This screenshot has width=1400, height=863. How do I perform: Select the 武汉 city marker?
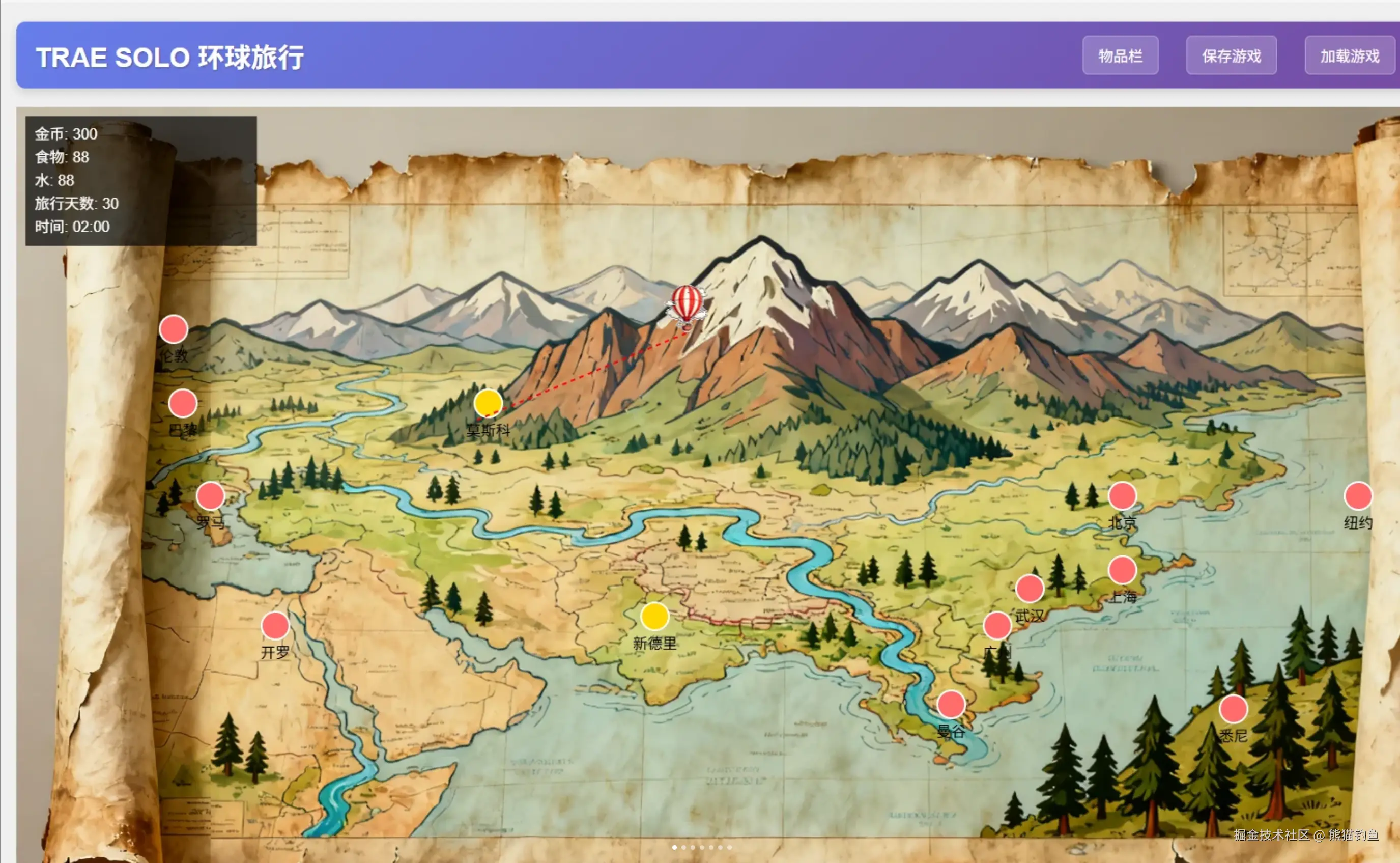(x=1030, y=589)
